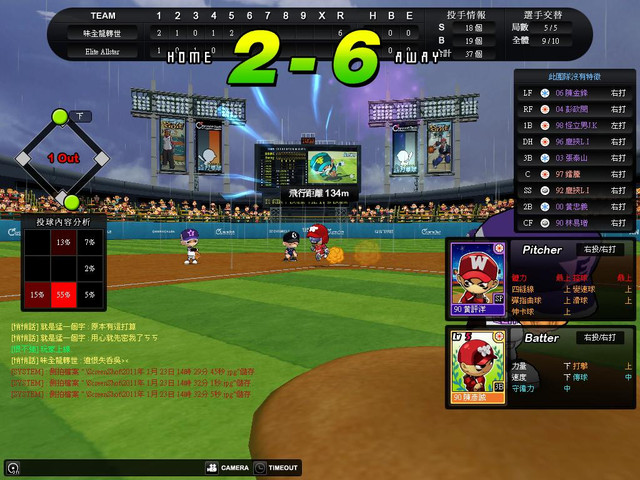Click the 55% cell in pitch analysis grid
The height and width of the screenshot is (480, 640).
[63, 294]
